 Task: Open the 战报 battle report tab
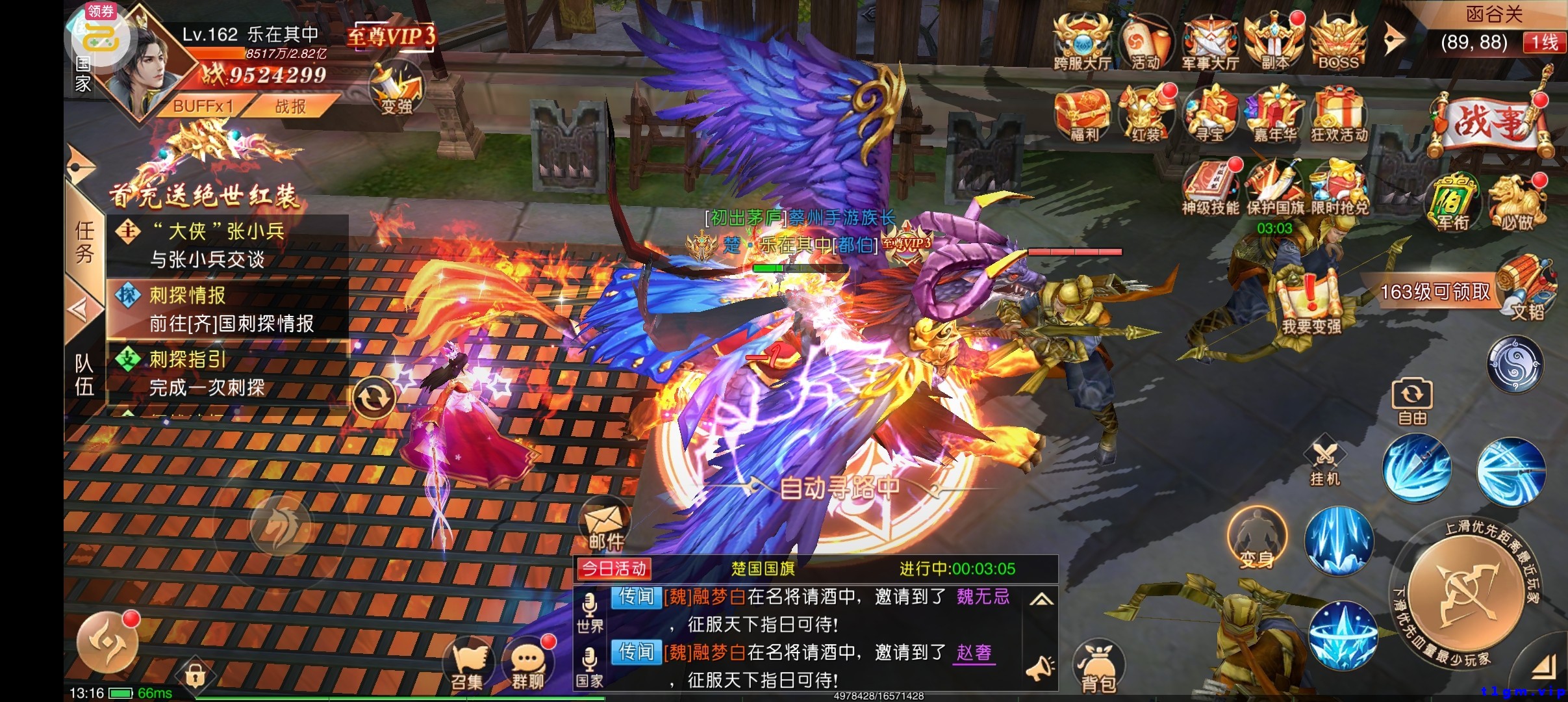290,107
